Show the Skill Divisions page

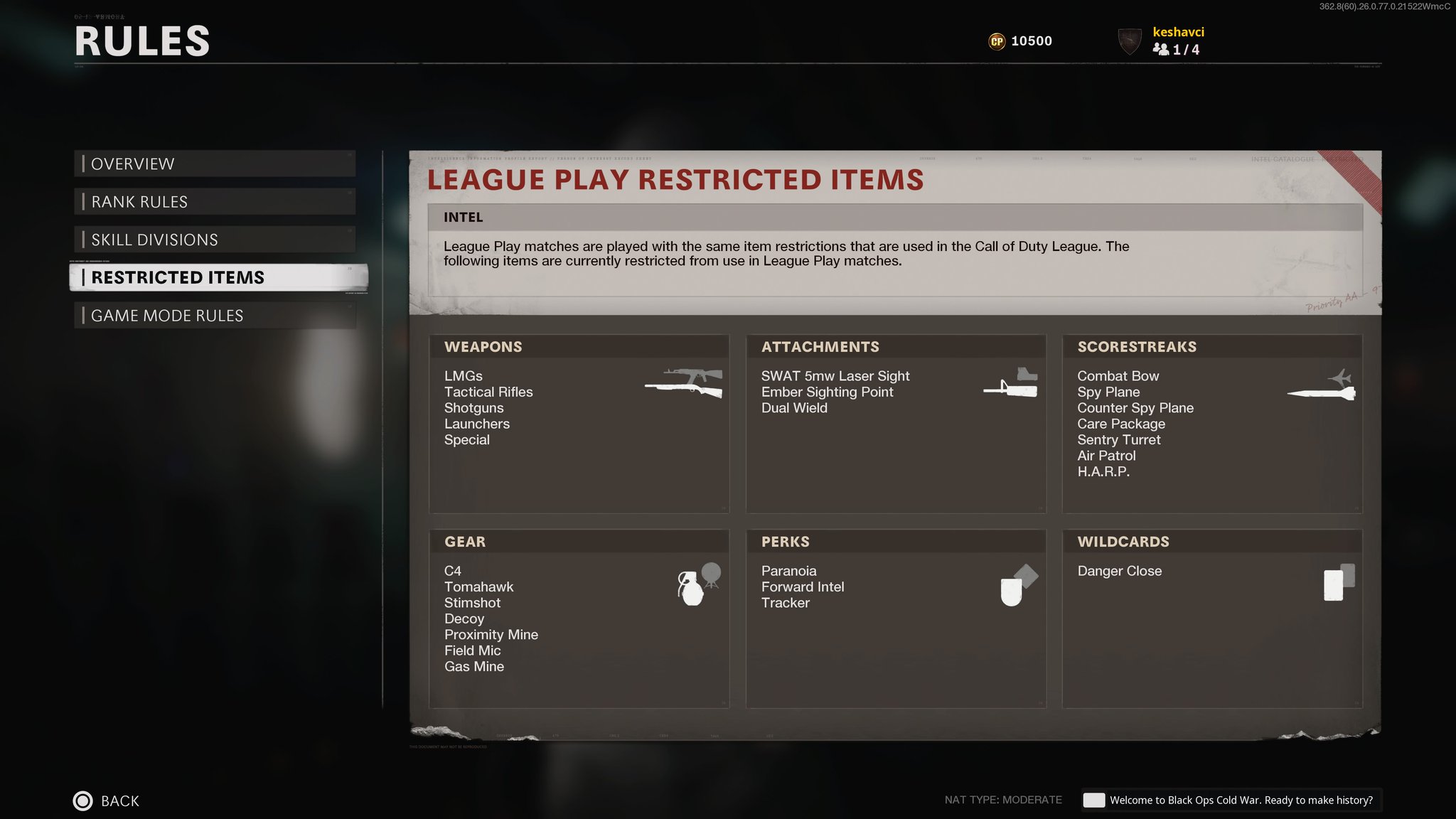215,240
